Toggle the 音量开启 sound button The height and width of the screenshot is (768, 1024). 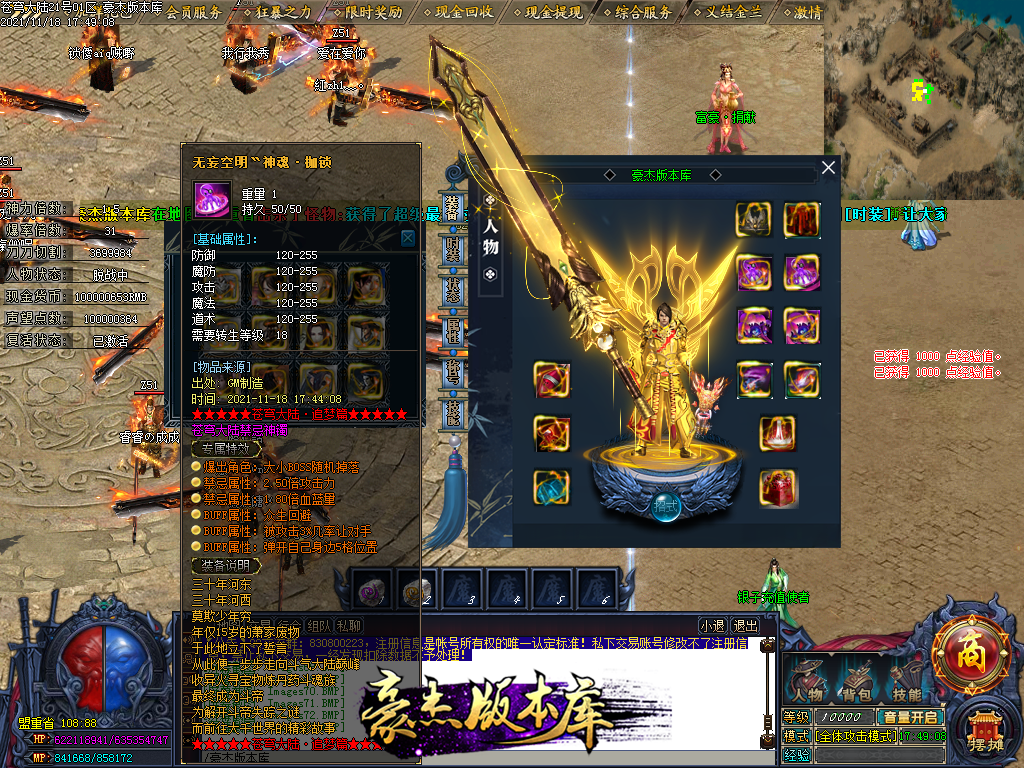click(910, 717)
